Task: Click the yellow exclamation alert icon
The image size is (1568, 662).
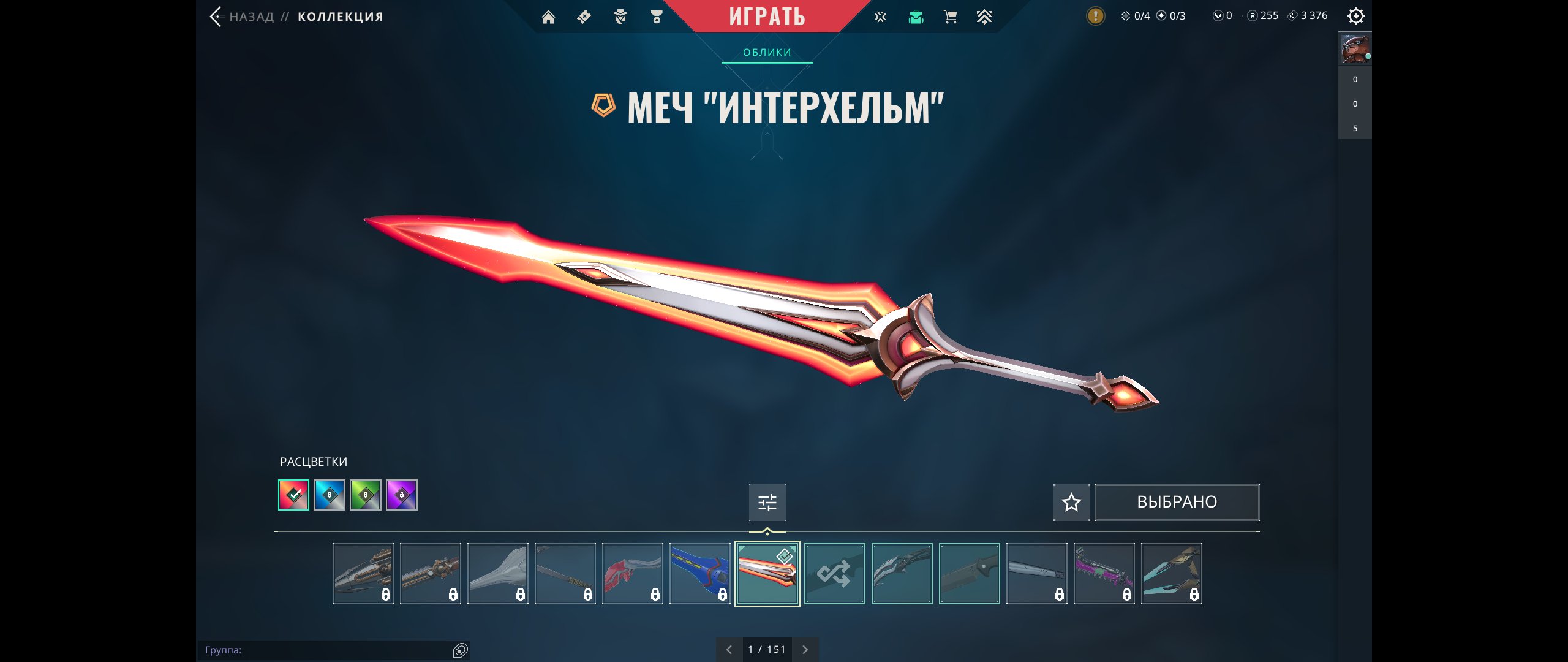Action: [1095, 16]
